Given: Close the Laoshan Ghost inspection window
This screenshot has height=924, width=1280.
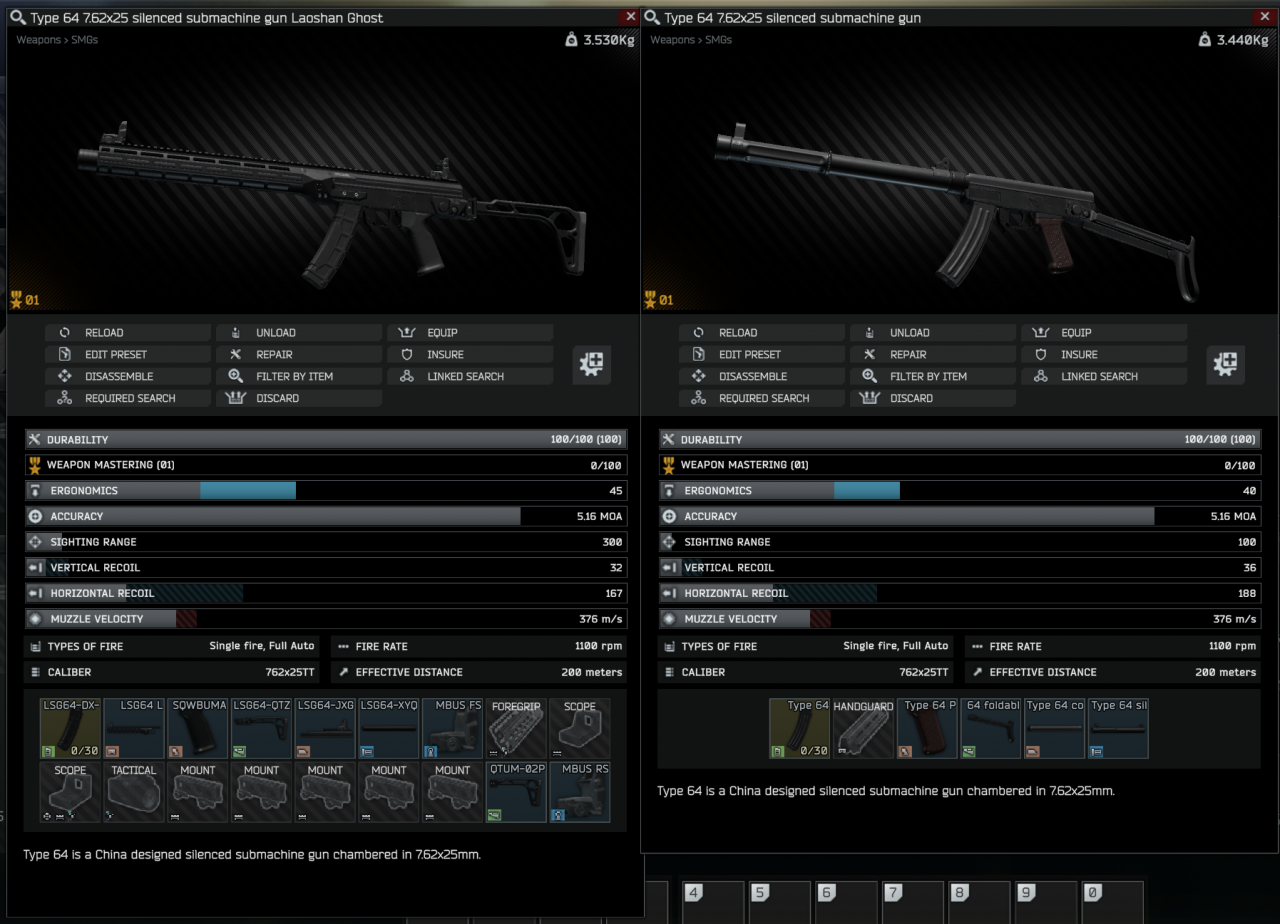Looking at the screenshot, I should pyautogui.click(x=630, y=17).
